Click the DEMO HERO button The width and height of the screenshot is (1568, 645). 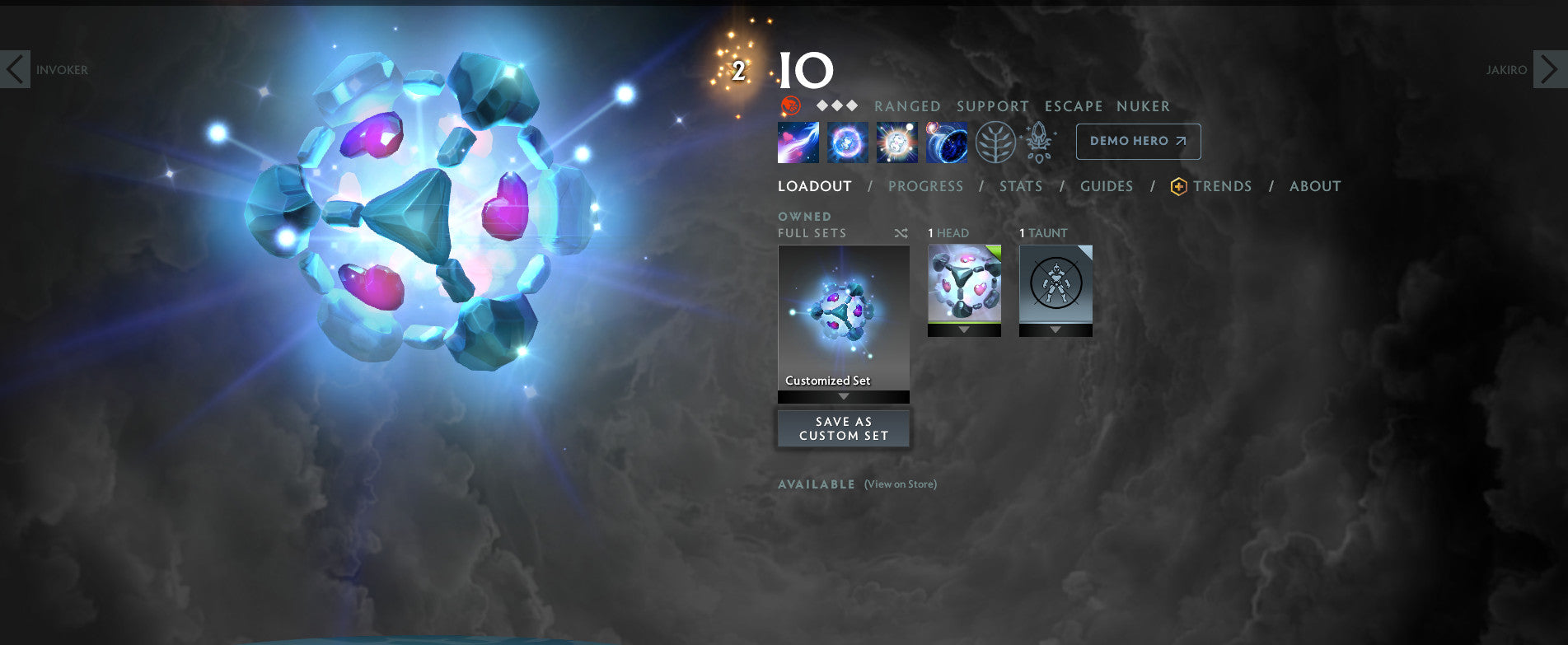[1138, 141]
